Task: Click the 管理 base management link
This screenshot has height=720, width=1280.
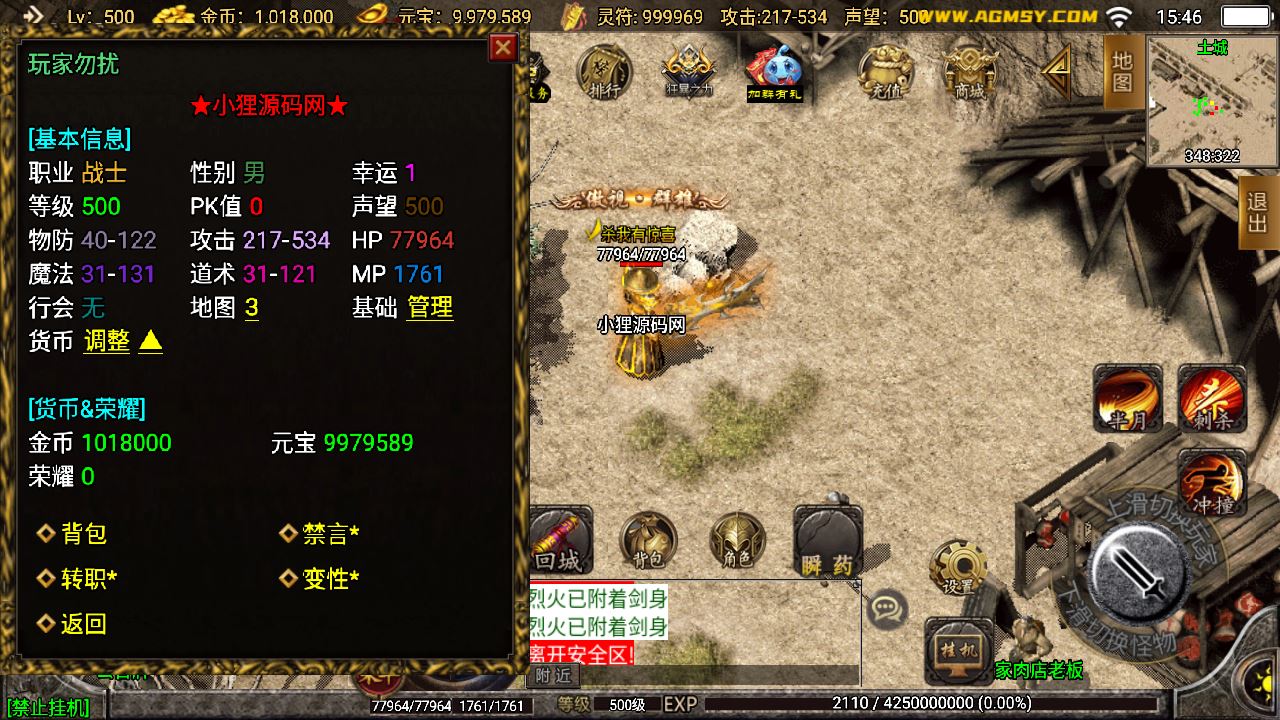Action: 430,308
